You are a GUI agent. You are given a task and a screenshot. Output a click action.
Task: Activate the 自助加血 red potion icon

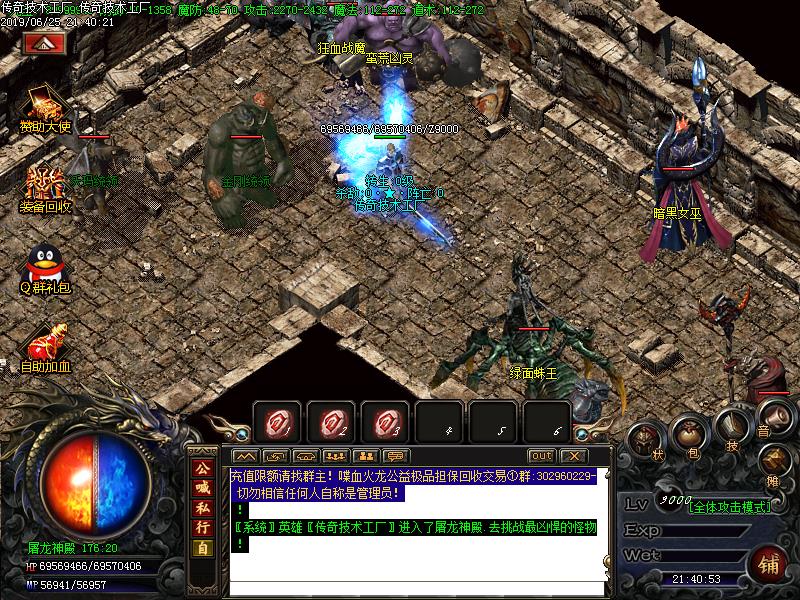point(45,342)
